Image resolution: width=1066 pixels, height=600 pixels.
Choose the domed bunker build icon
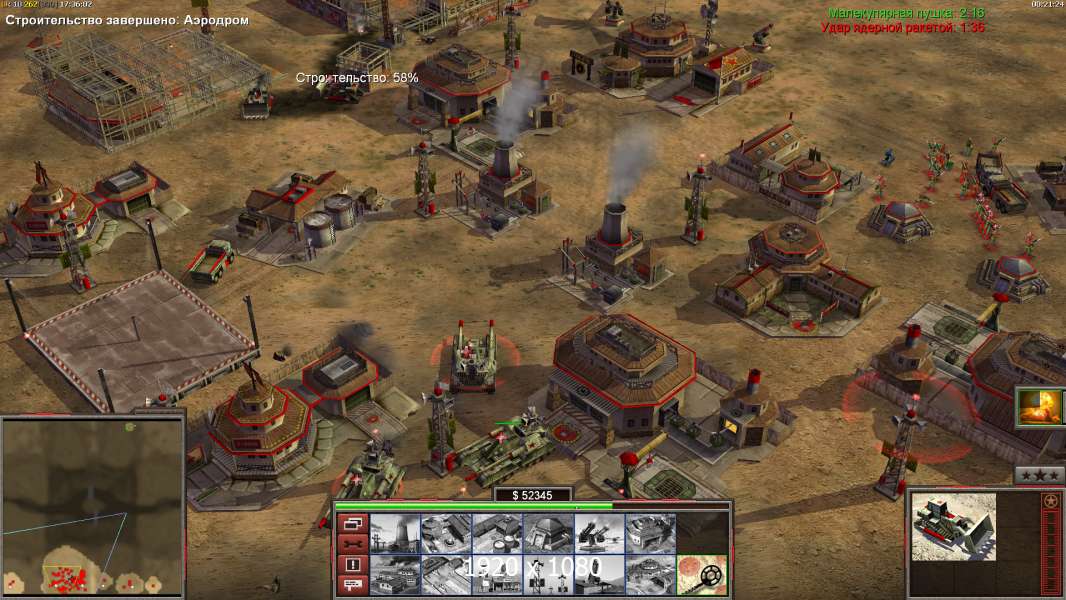coord(548,534)
